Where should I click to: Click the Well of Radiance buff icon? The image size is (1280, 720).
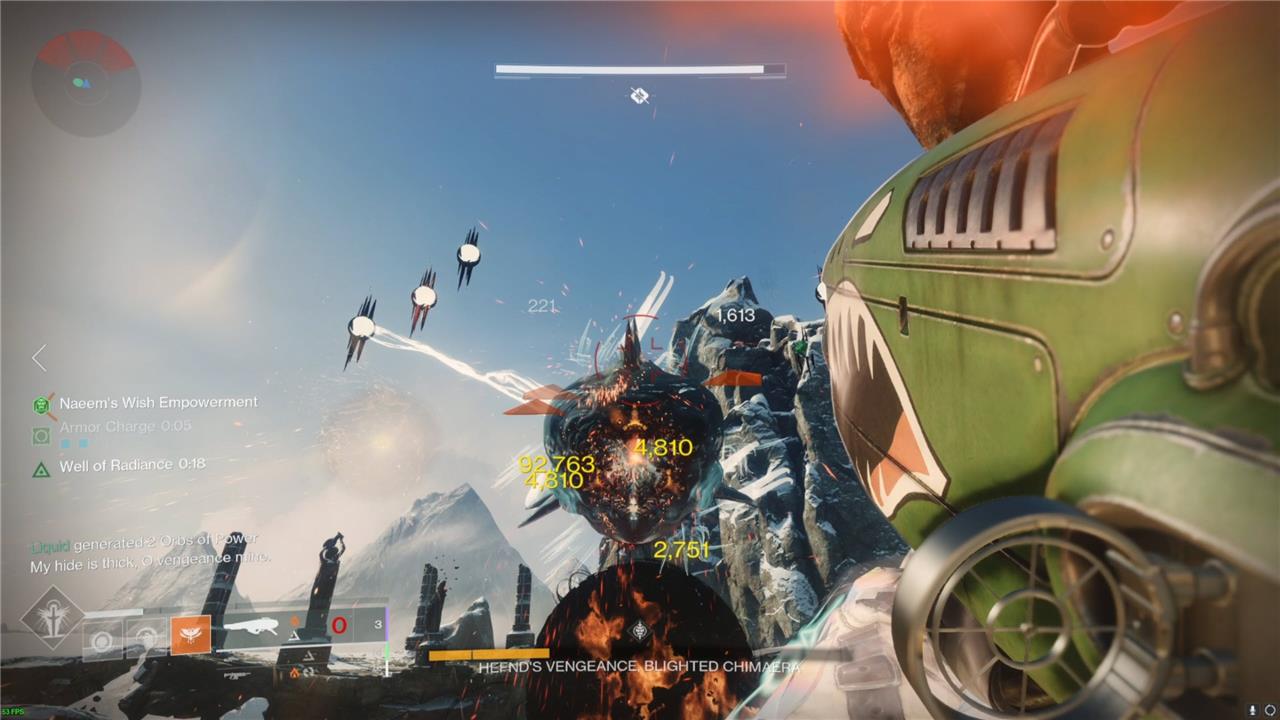[41, 467]
